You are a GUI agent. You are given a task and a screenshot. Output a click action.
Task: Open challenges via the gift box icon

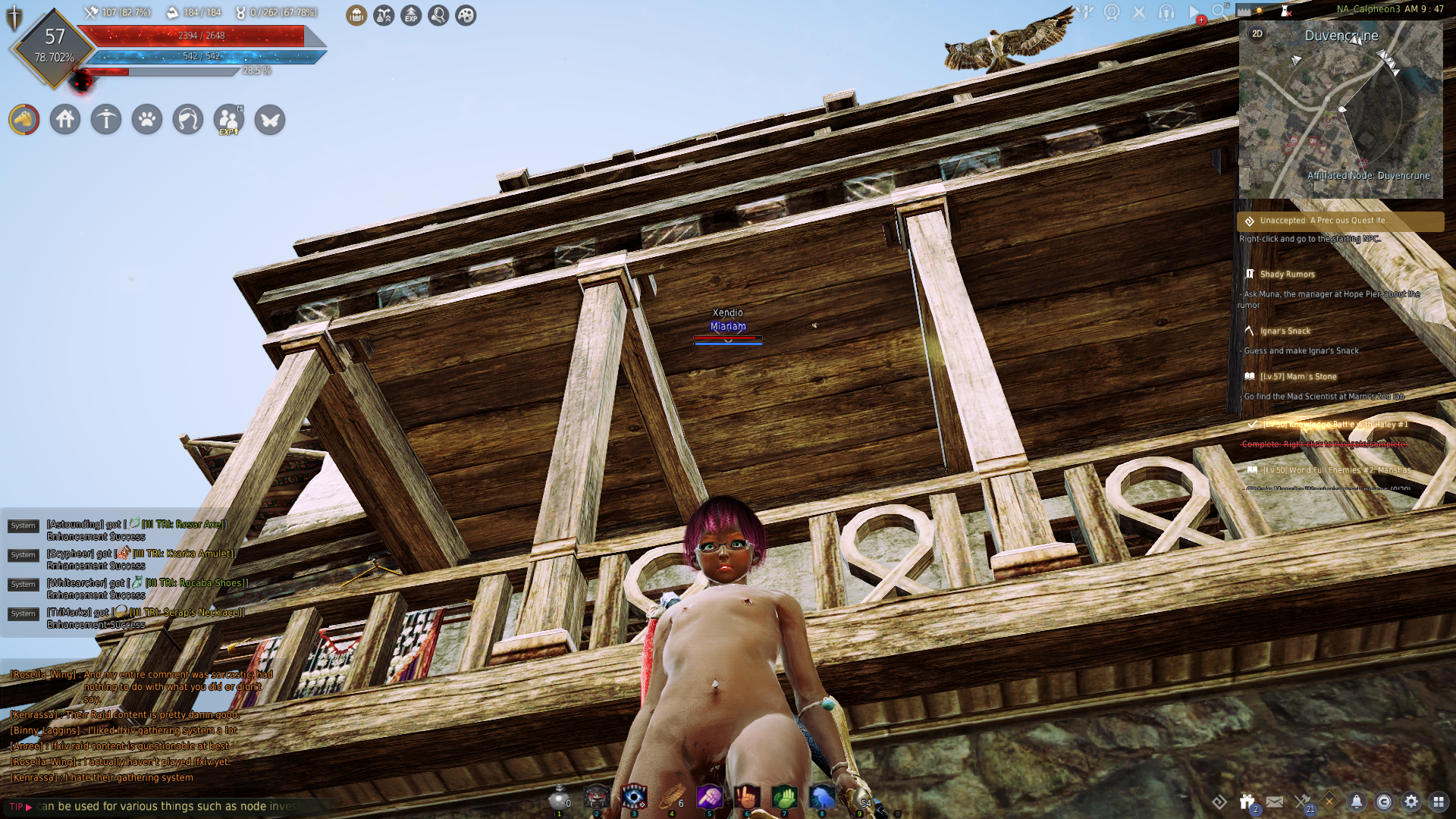pyautogui.click(x=1247, y=802)
